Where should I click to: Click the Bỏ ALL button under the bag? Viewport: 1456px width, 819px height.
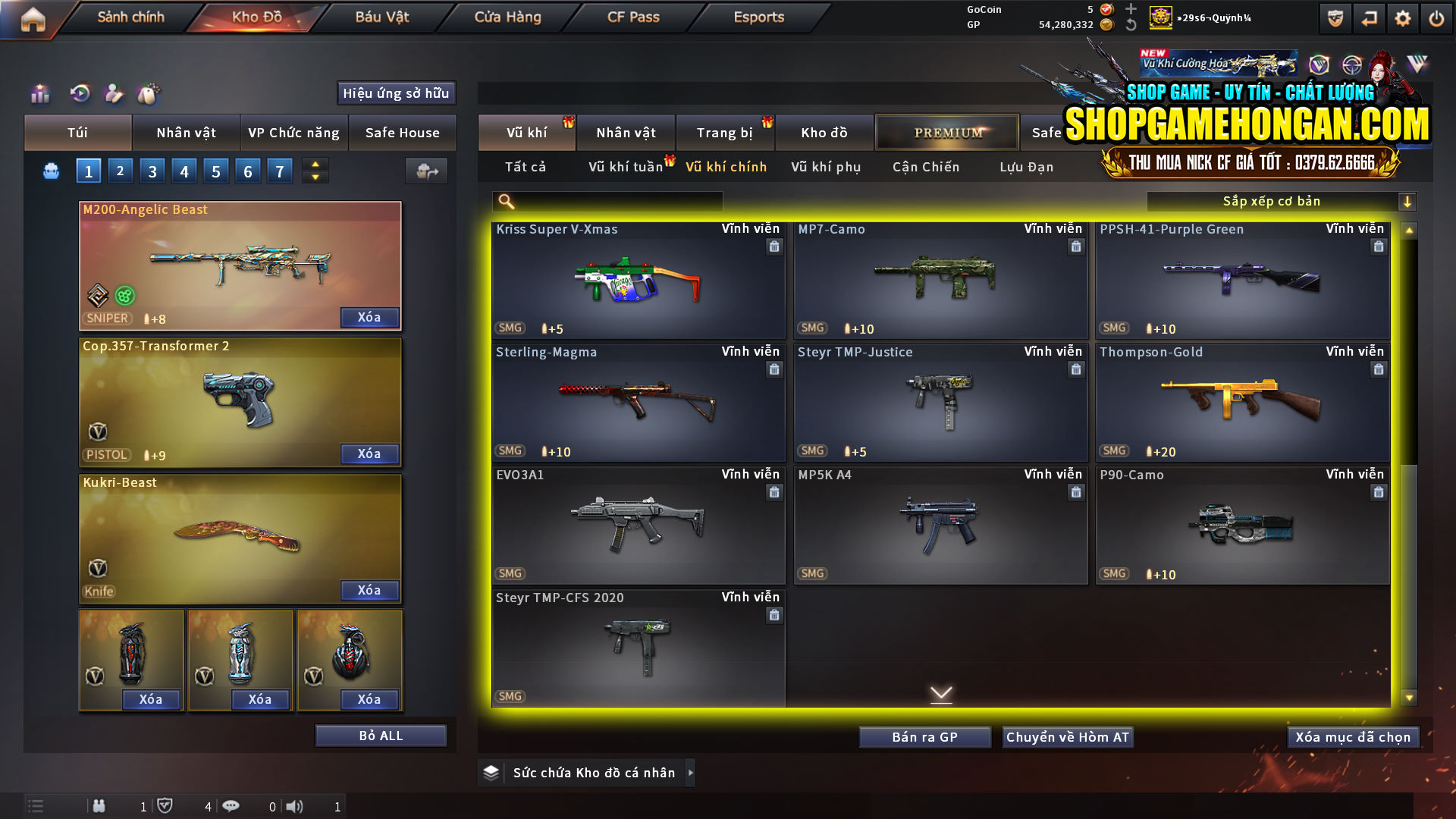coord(380,735)
